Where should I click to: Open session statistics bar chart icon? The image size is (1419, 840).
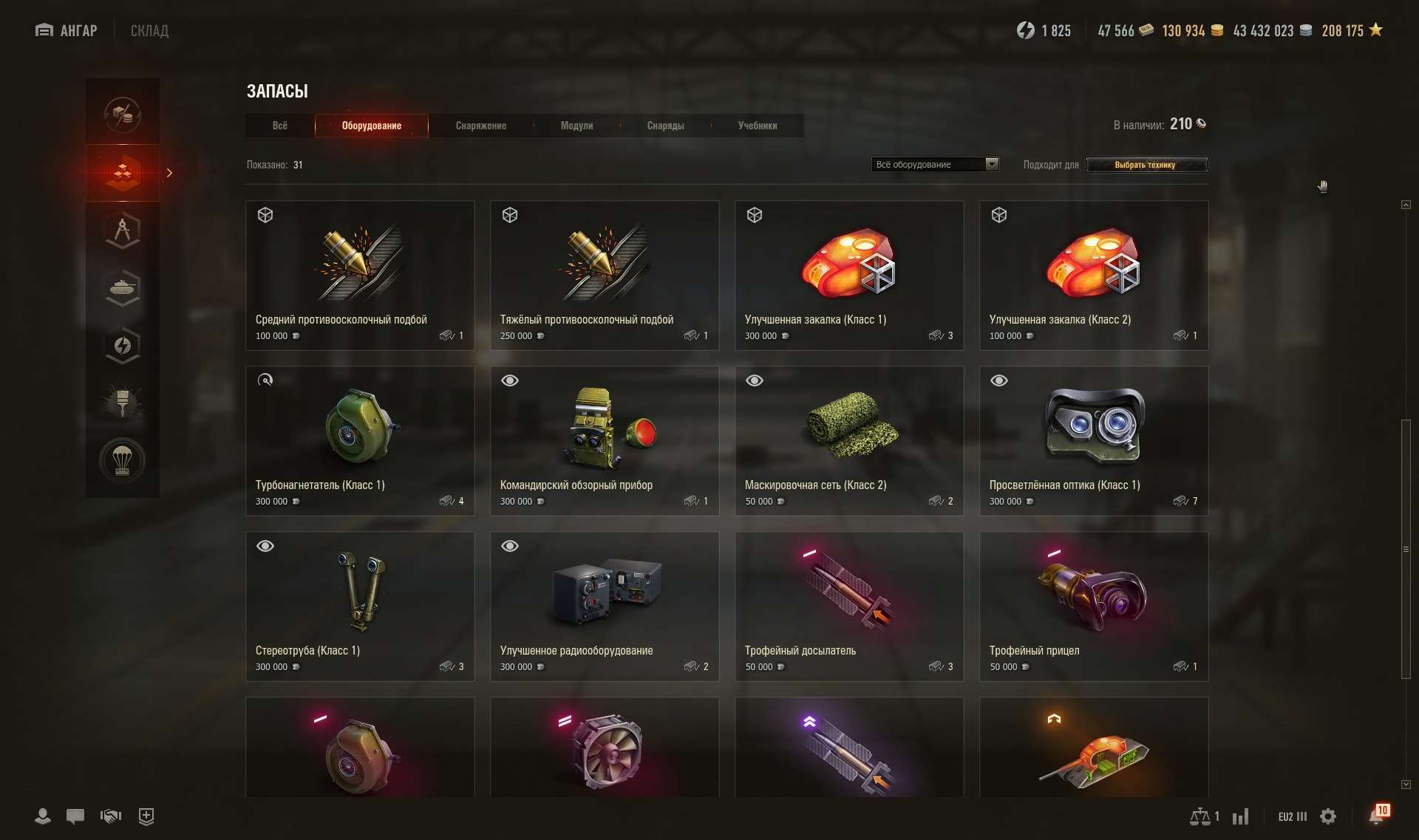click(x=1242, y=816)
